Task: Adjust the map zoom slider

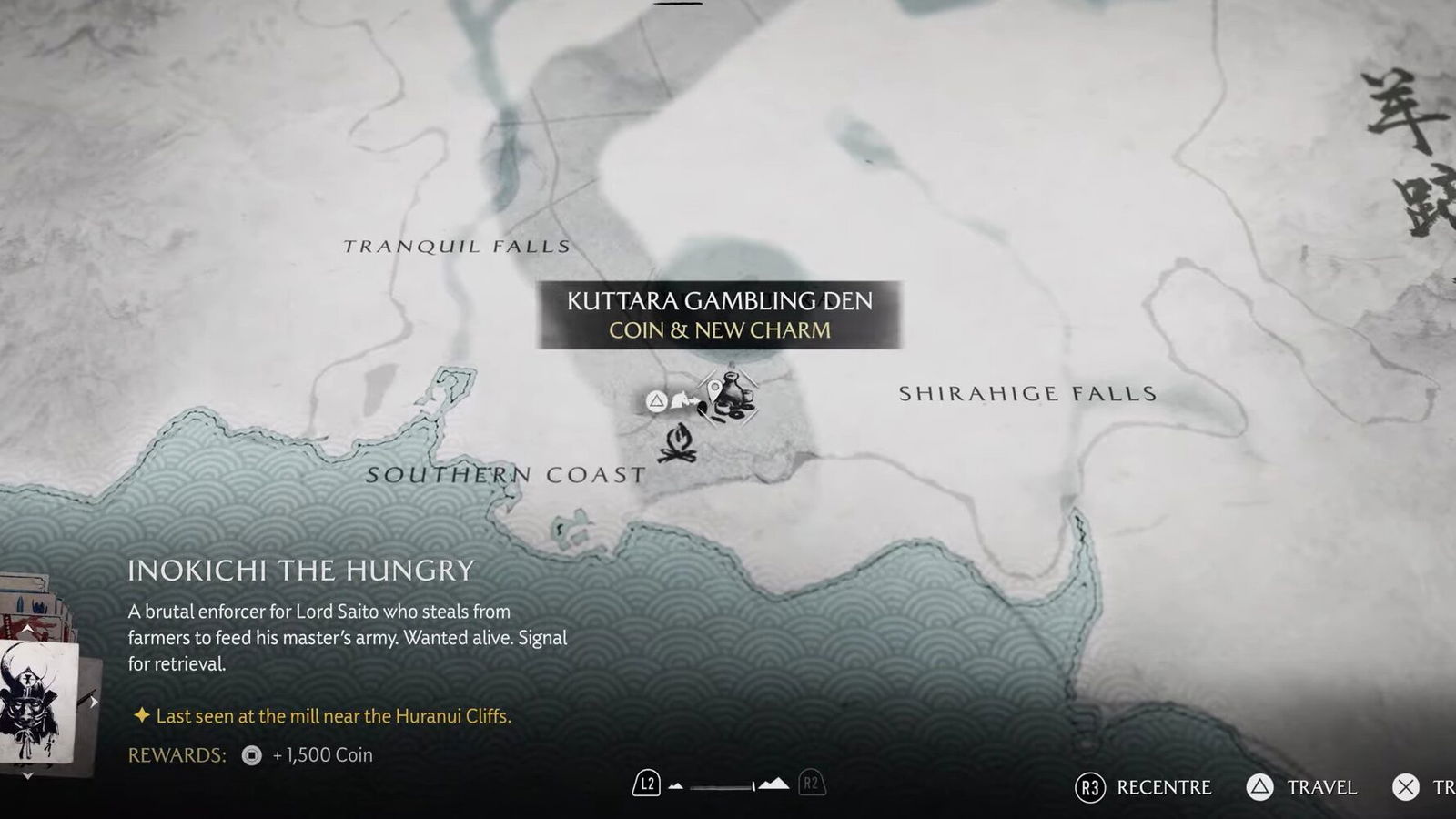Action: pos(723,785)
